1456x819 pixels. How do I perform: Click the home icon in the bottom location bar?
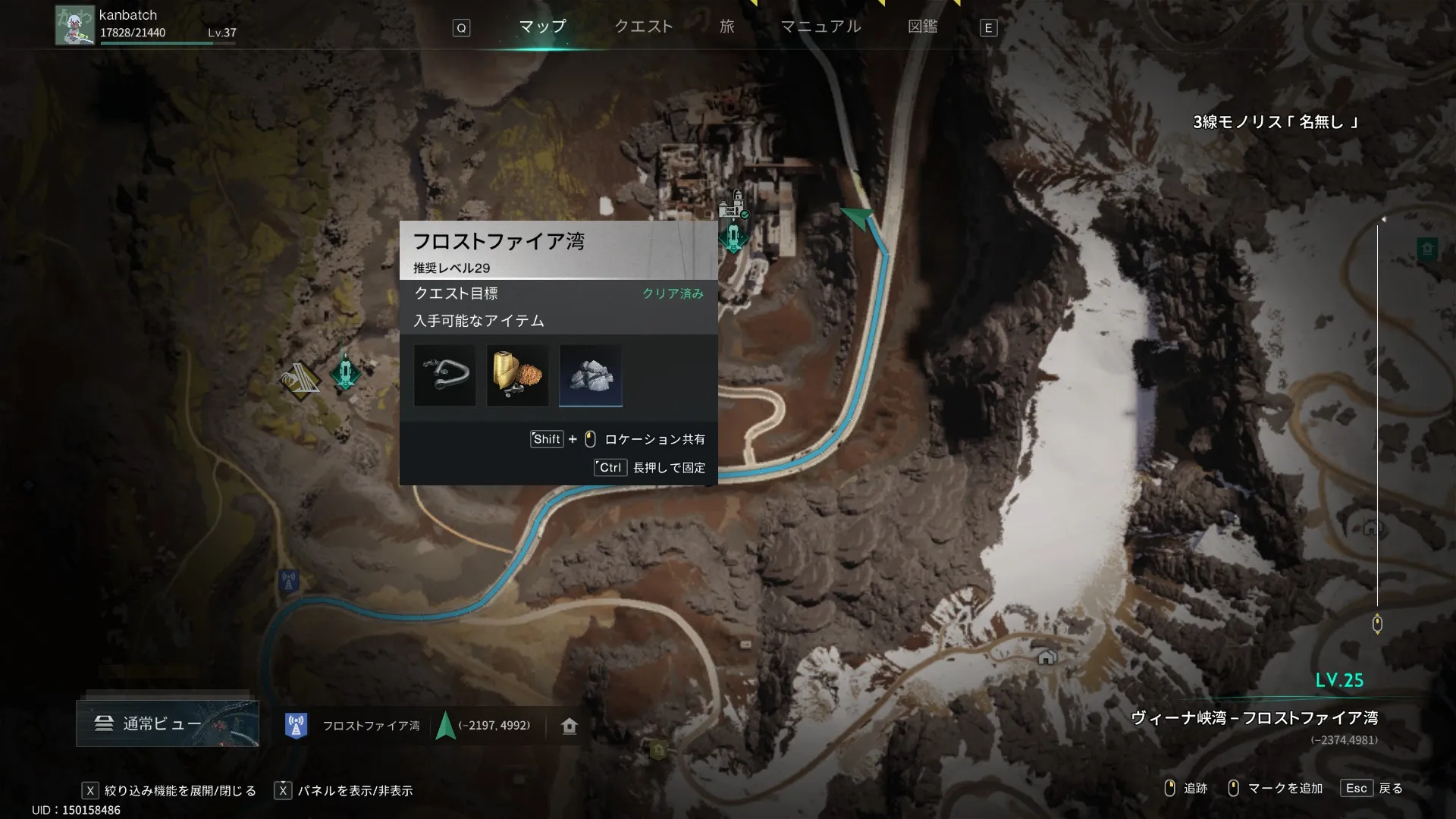[x=570, y=726]
